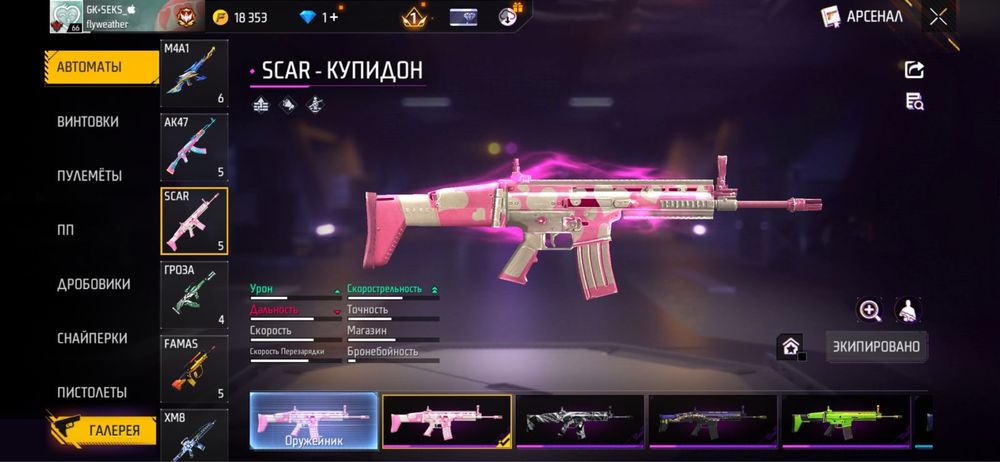Choose the ПП weapon category

pyautogui.click(x=66, y=229)
